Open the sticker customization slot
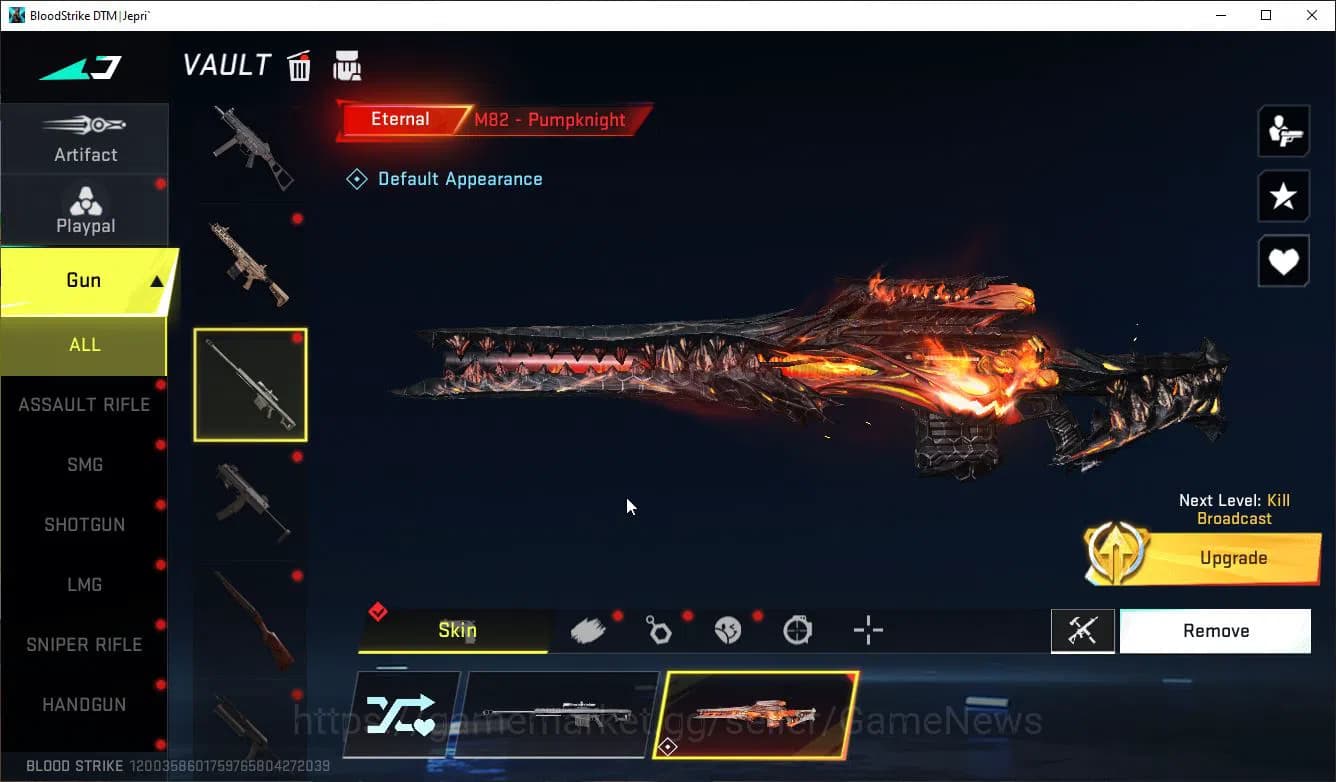The width and height of the screenshot is (1336, 782). tap(729, 630)
